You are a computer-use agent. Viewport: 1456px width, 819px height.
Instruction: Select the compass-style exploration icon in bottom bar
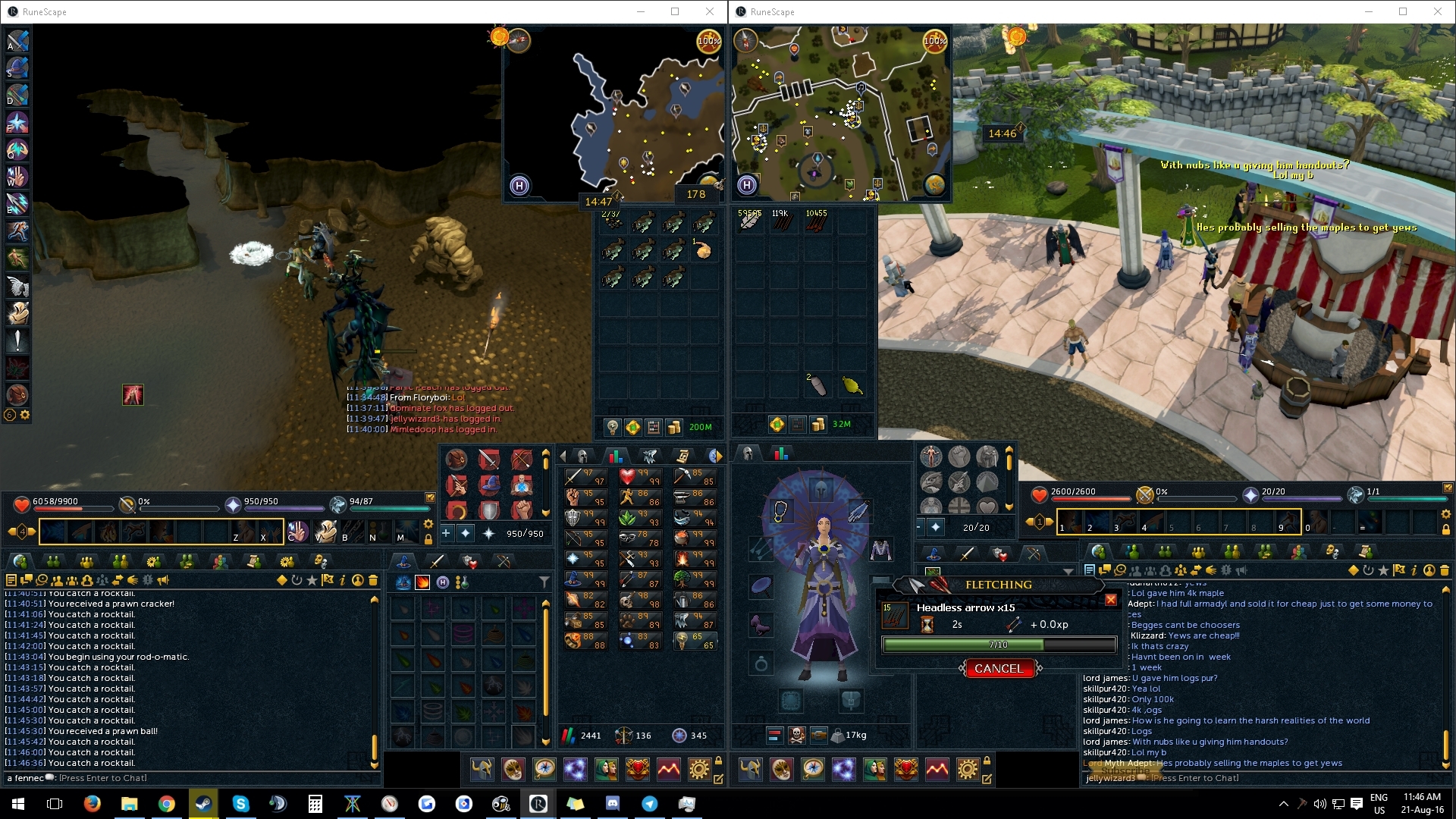click(544, 769)
